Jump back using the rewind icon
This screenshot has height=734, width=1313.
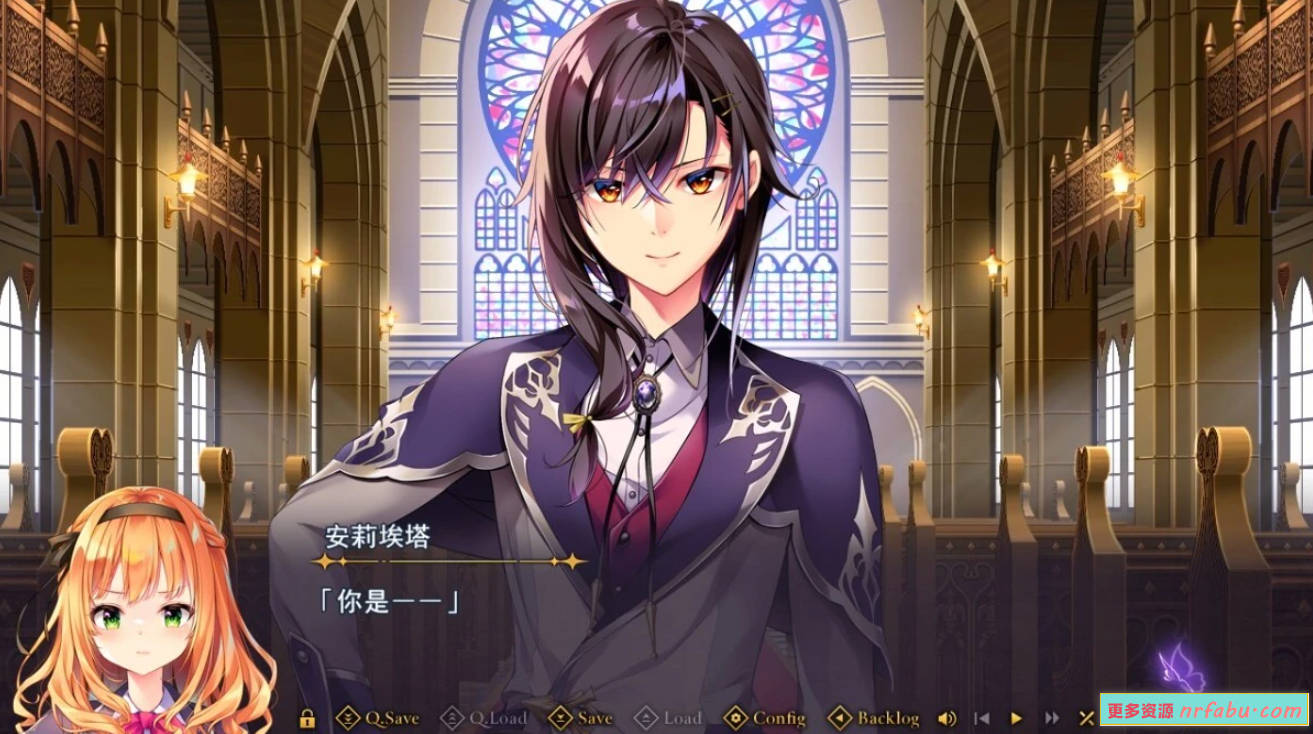[x=982, y=718]
